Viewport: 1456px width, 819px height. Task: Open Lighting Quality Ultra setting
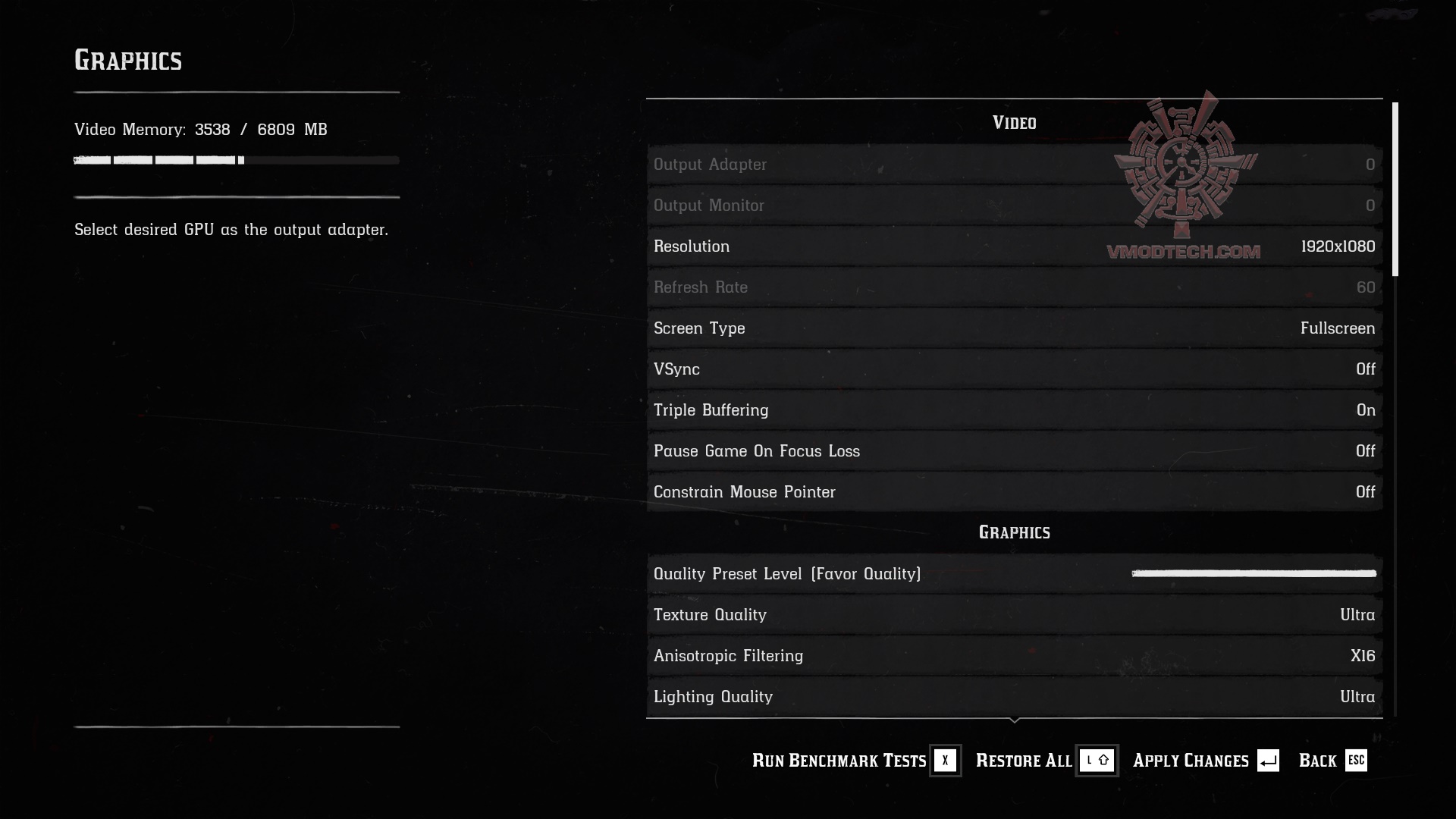[x=1015, y=697]
